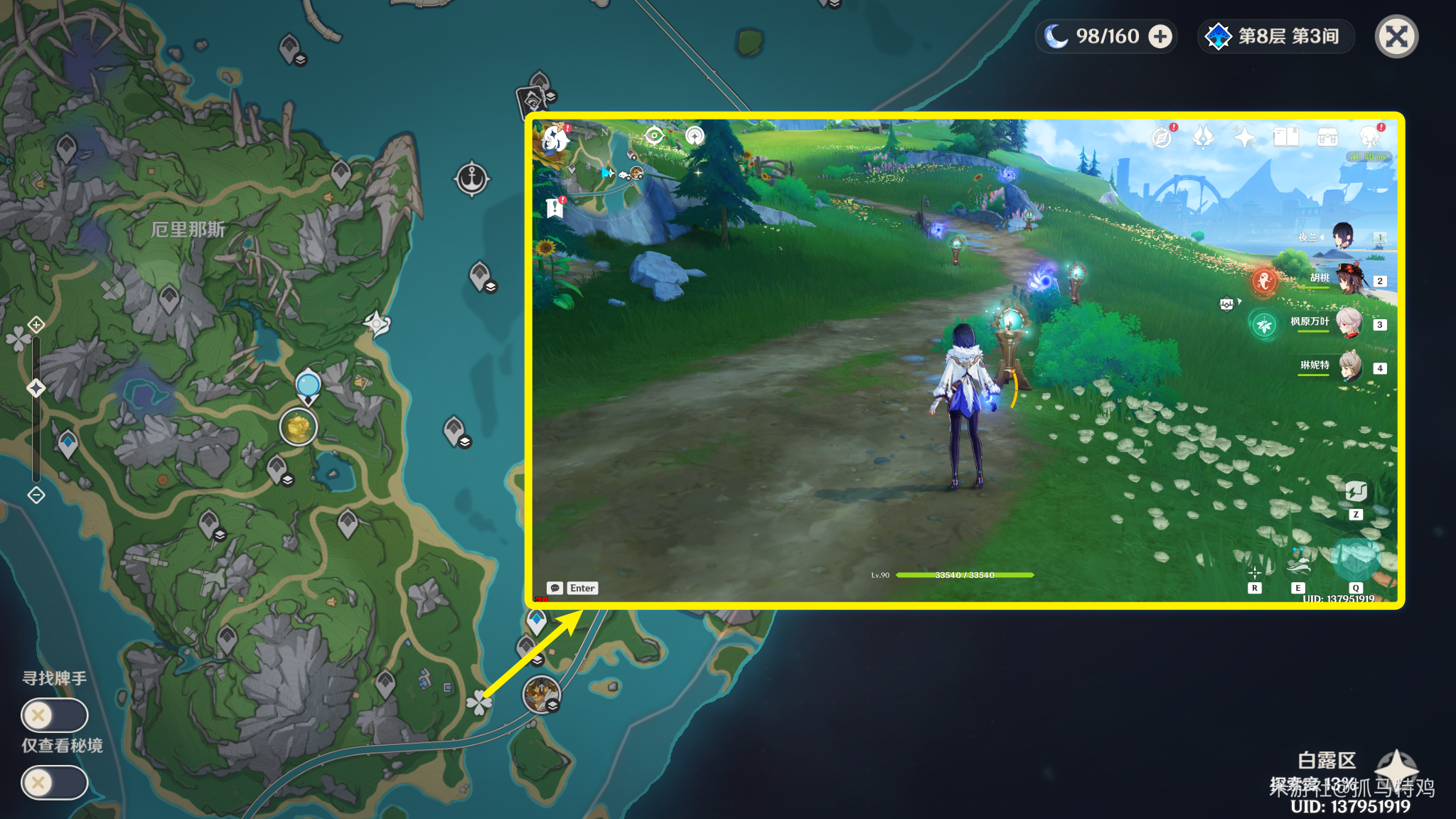This screenshot has height=819, width=1456.
Task: Select the zoom slider handle
Action: (x=36, y=387)
